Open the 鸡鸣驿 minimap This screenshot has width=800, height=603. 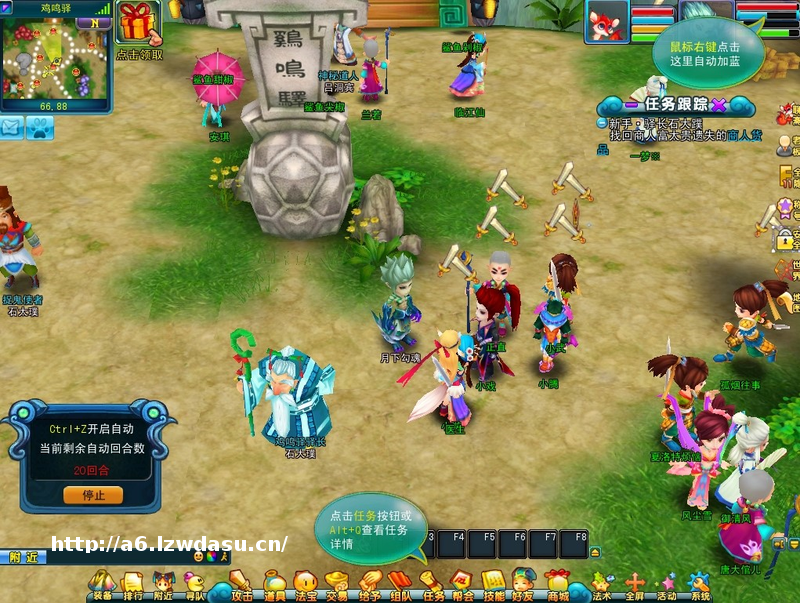[x=54, y=58]
